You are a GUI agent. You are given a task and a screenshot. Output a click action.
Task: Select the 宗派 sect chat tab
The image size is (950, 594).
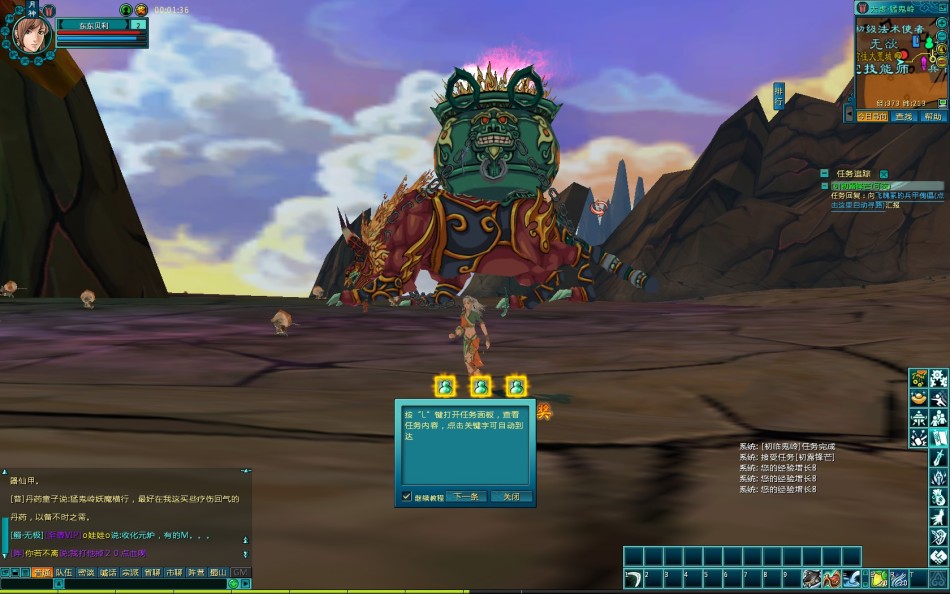click(x=130, y=573)
